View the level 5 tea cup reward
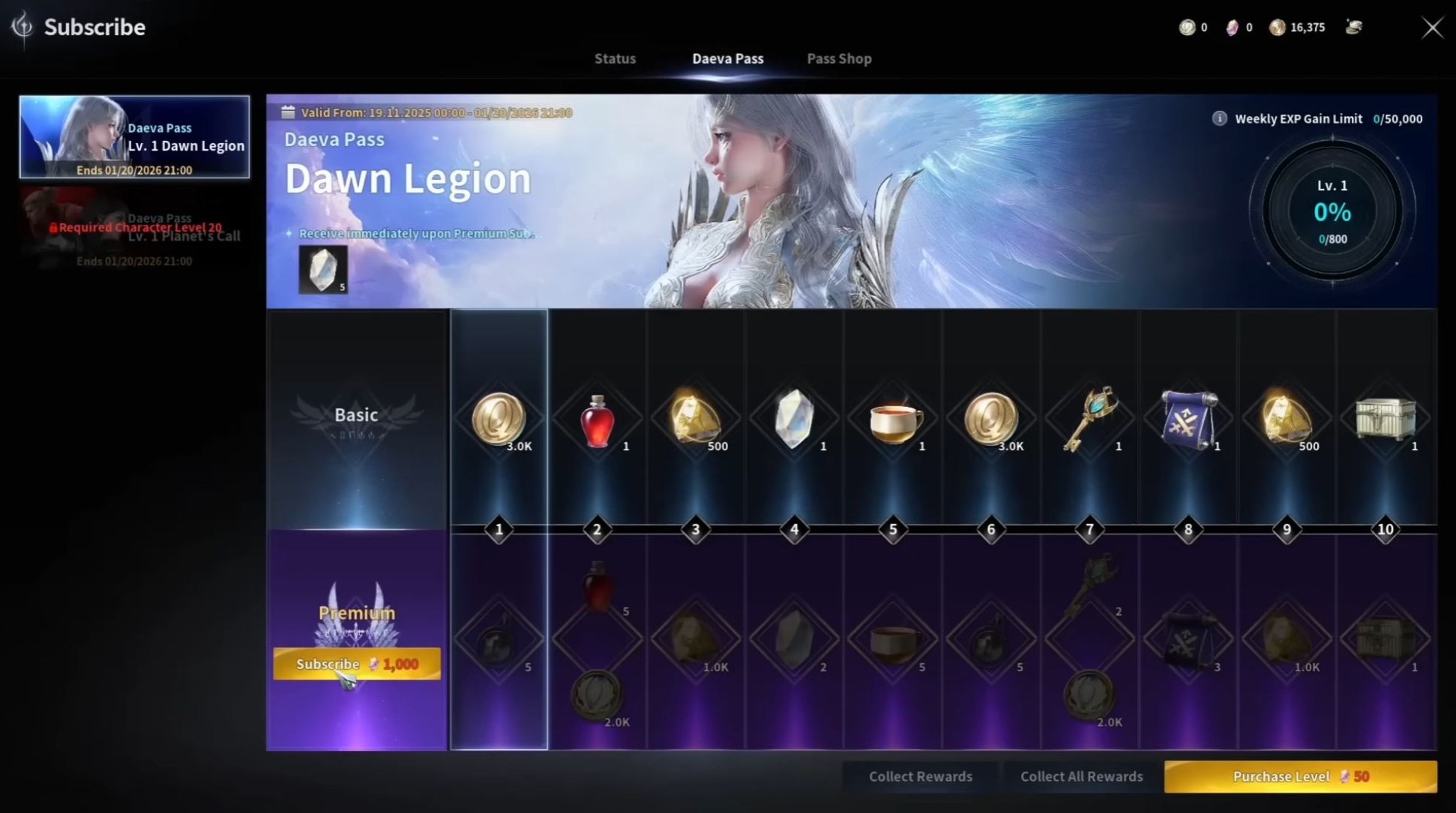Screen dimensions: 1456x813 [894, 420]
